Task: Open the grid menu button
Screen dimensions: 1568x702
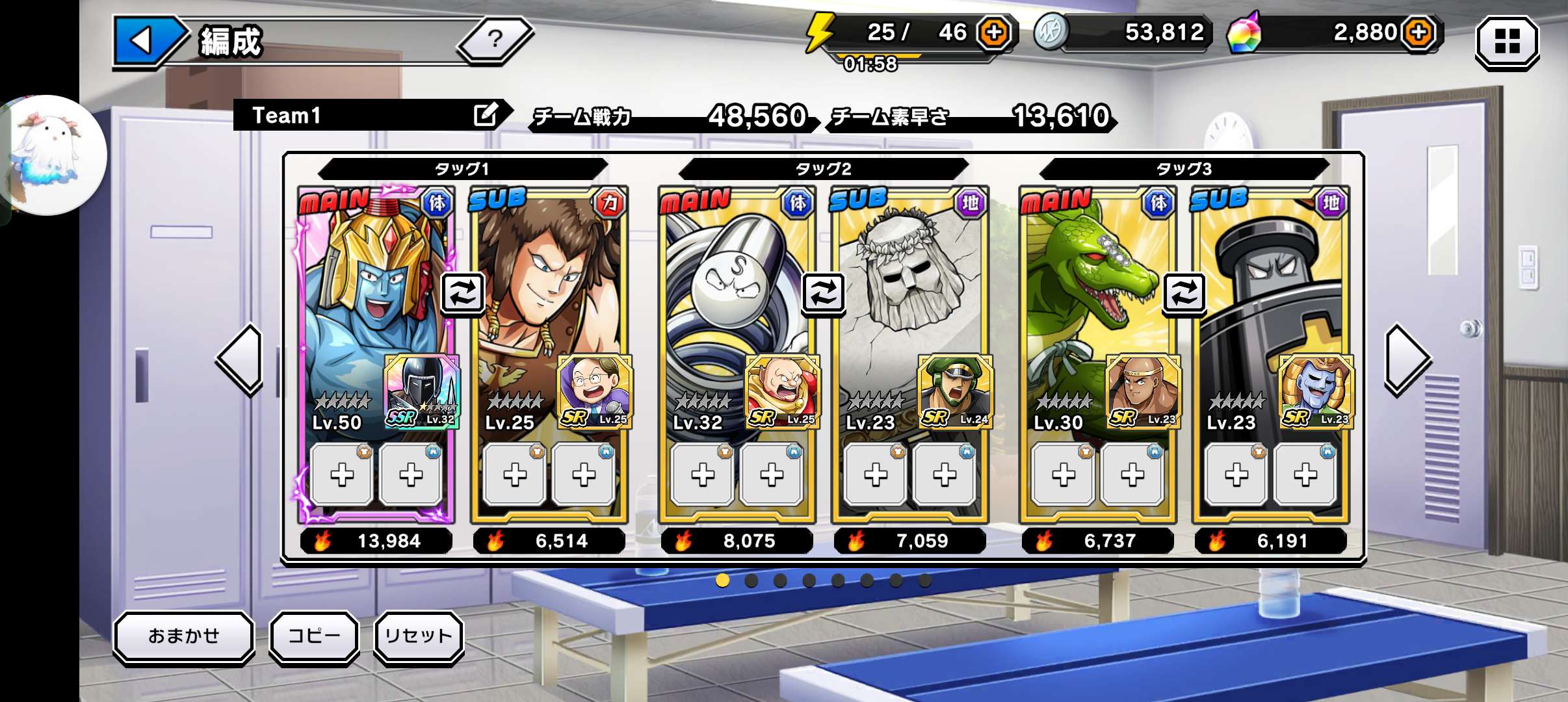Action: (x=1506, y=42)
